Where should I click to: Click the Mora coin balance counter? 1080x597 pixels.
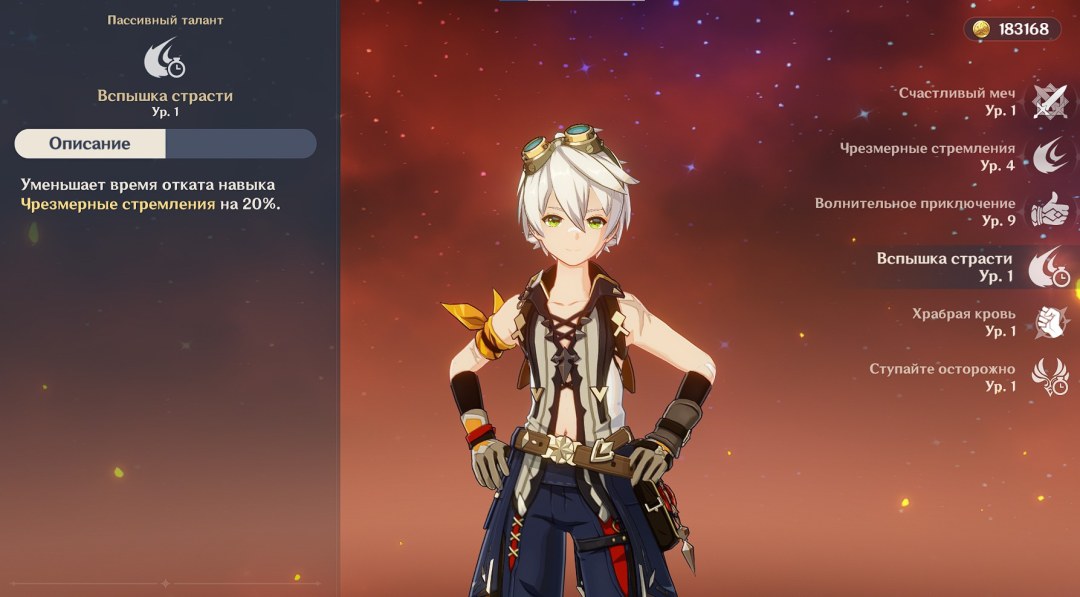coord(1012,29)
